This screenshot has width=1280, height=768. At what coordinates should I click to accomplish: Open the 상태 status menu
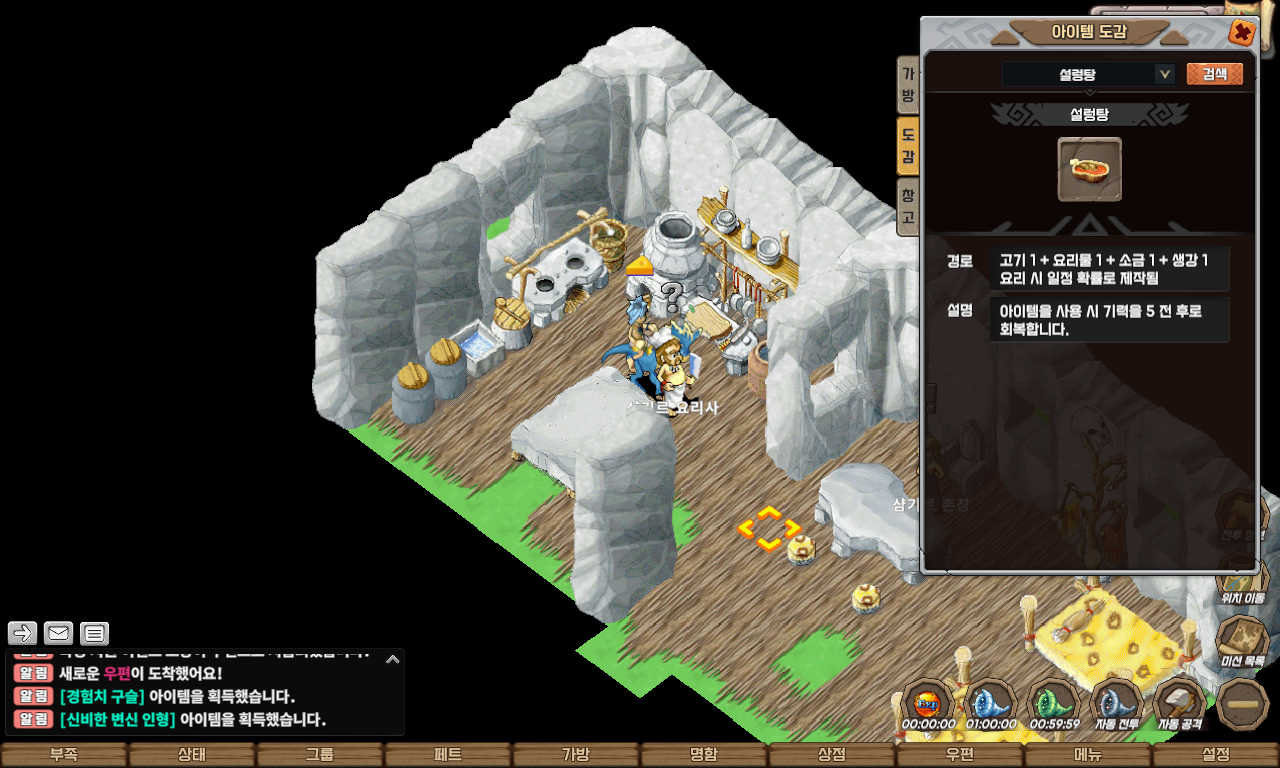(x=192, y=755)
